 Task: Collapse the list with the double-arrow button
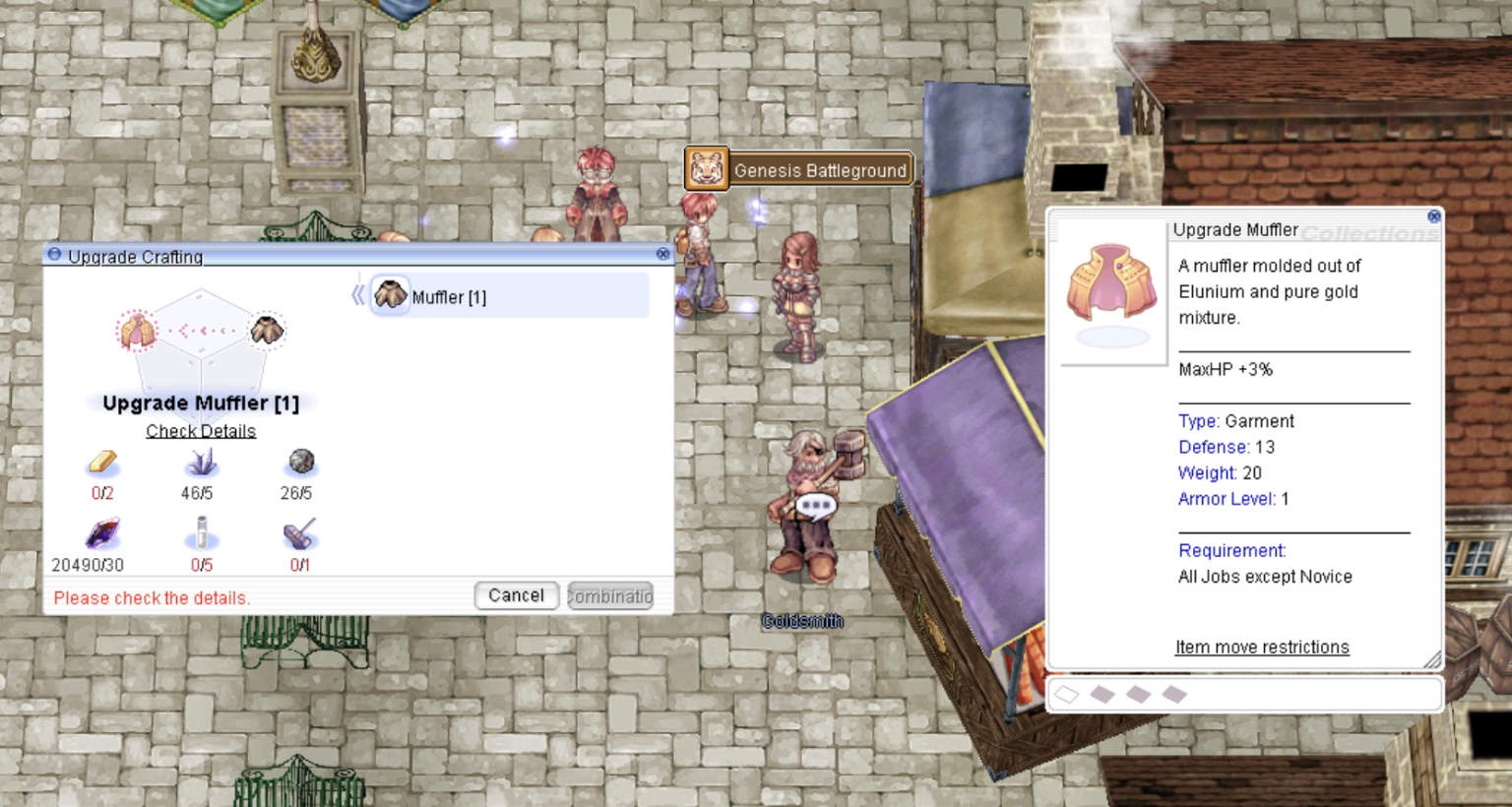point(357,295)
